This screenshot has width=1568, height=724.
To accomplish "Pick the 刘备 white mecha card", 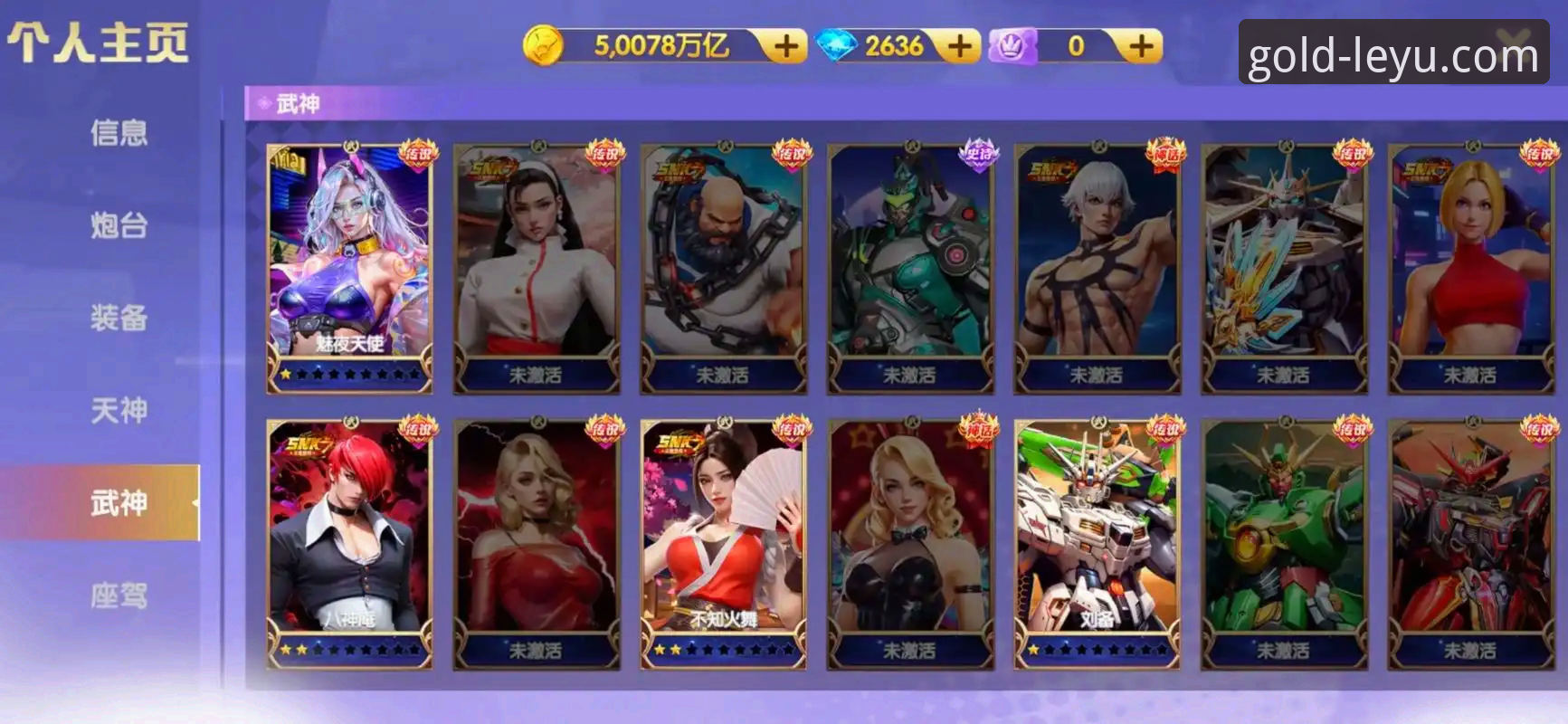I will 1097,543.
